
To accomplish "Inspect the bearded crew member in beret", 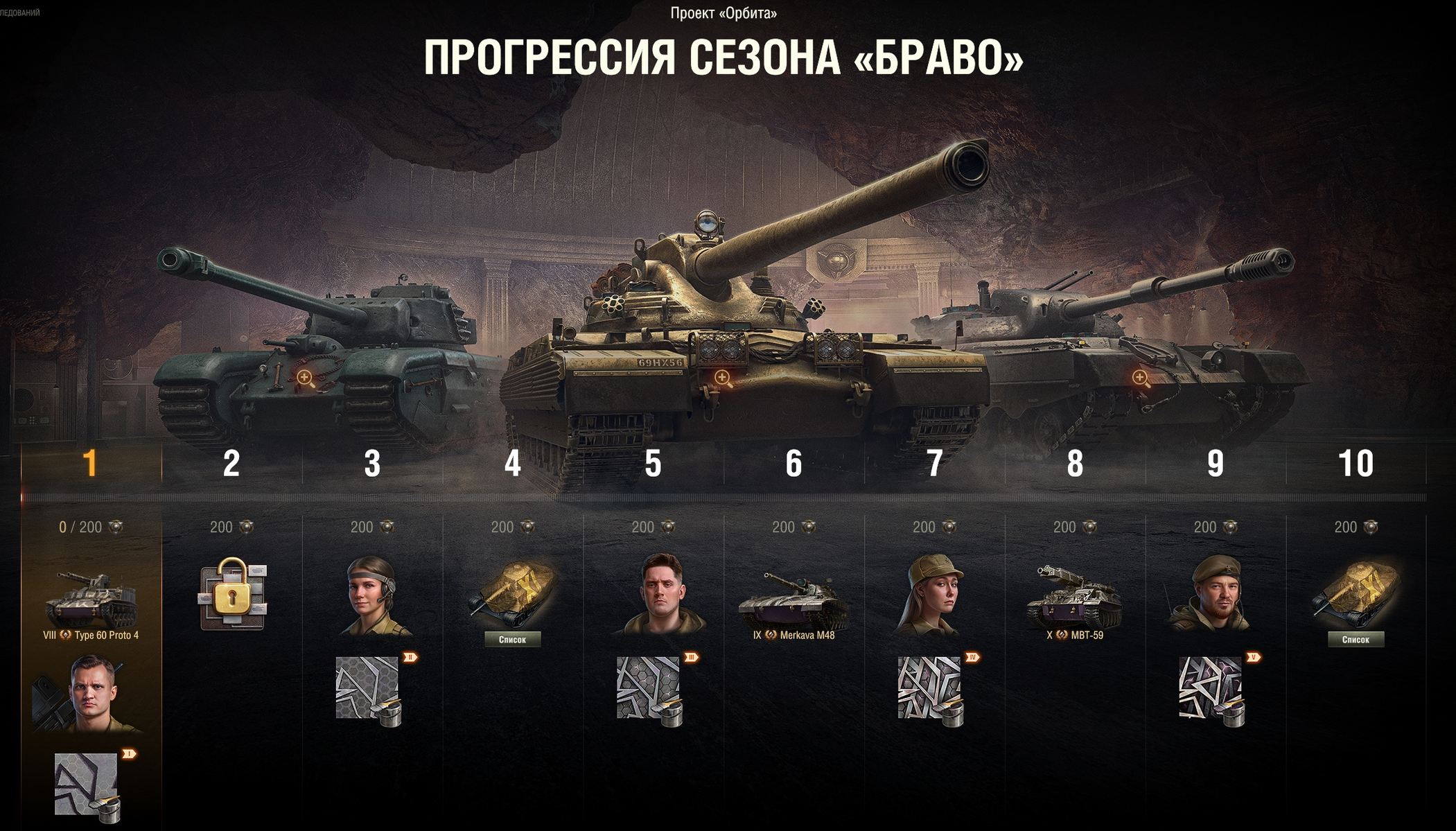I will [1214, 595].
